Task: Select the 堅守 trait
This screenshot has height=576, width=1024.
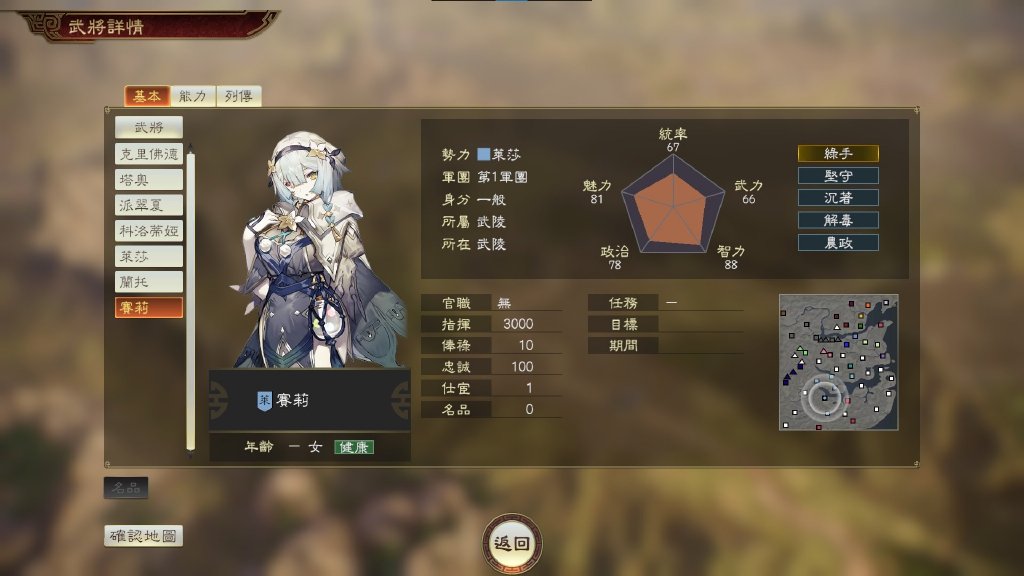Action: click(838, 176)
